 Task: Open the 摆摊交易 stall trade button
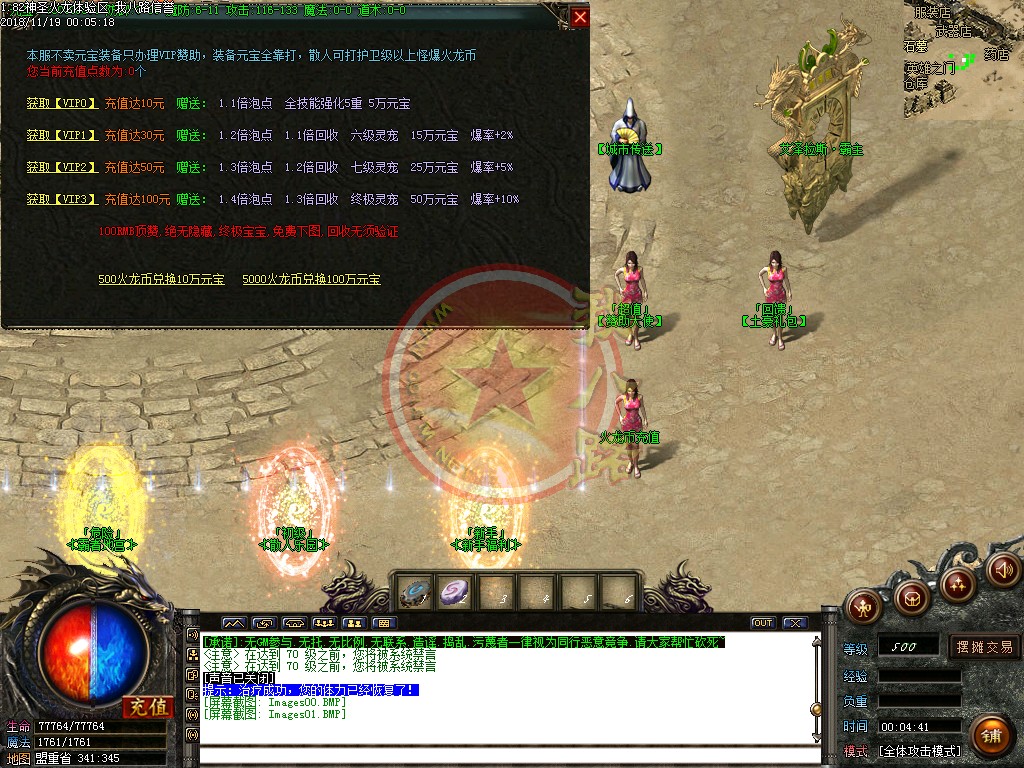984,647
